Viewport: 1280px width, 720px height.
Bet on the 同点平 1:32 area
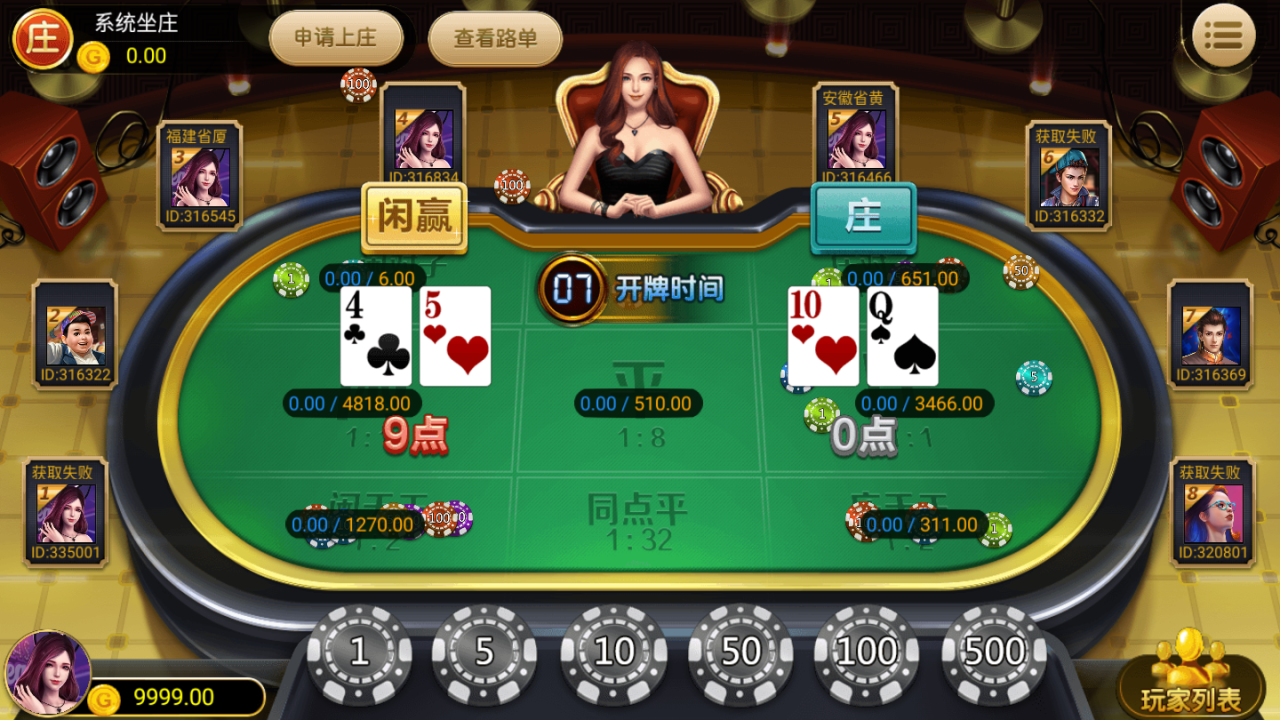click(640, 520)
